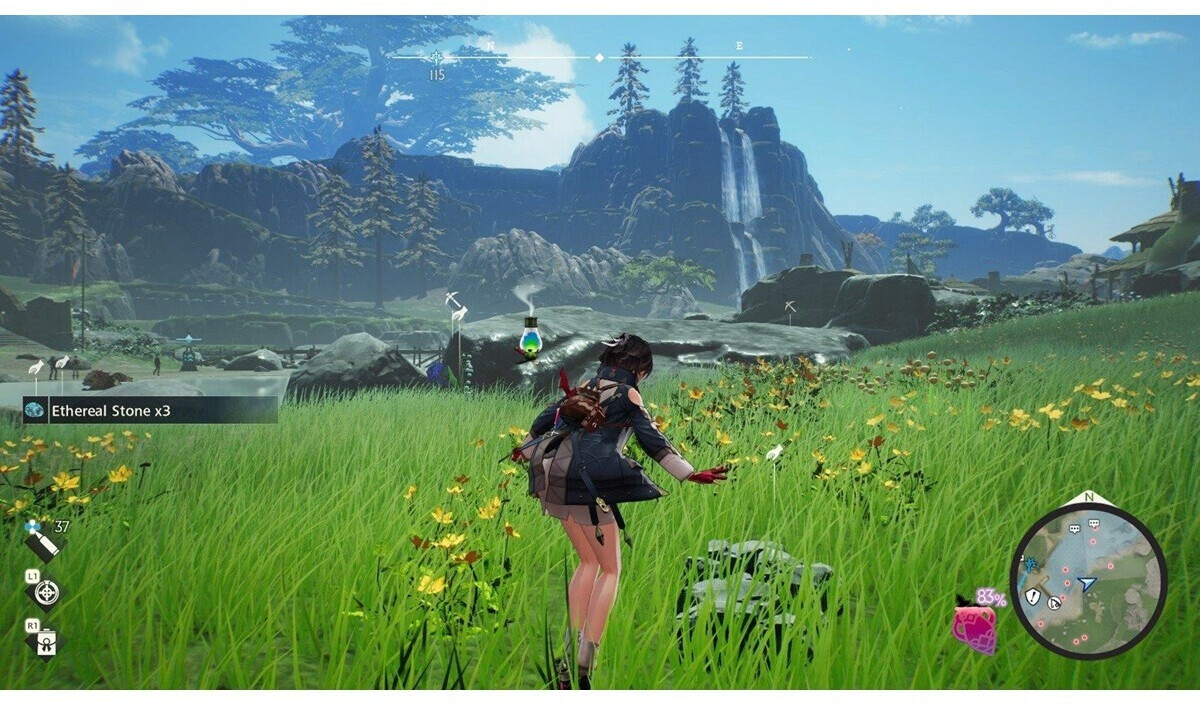Screen dimensions: 1200x706
Task: Open the circular minimap
Action: (1088, 582)
